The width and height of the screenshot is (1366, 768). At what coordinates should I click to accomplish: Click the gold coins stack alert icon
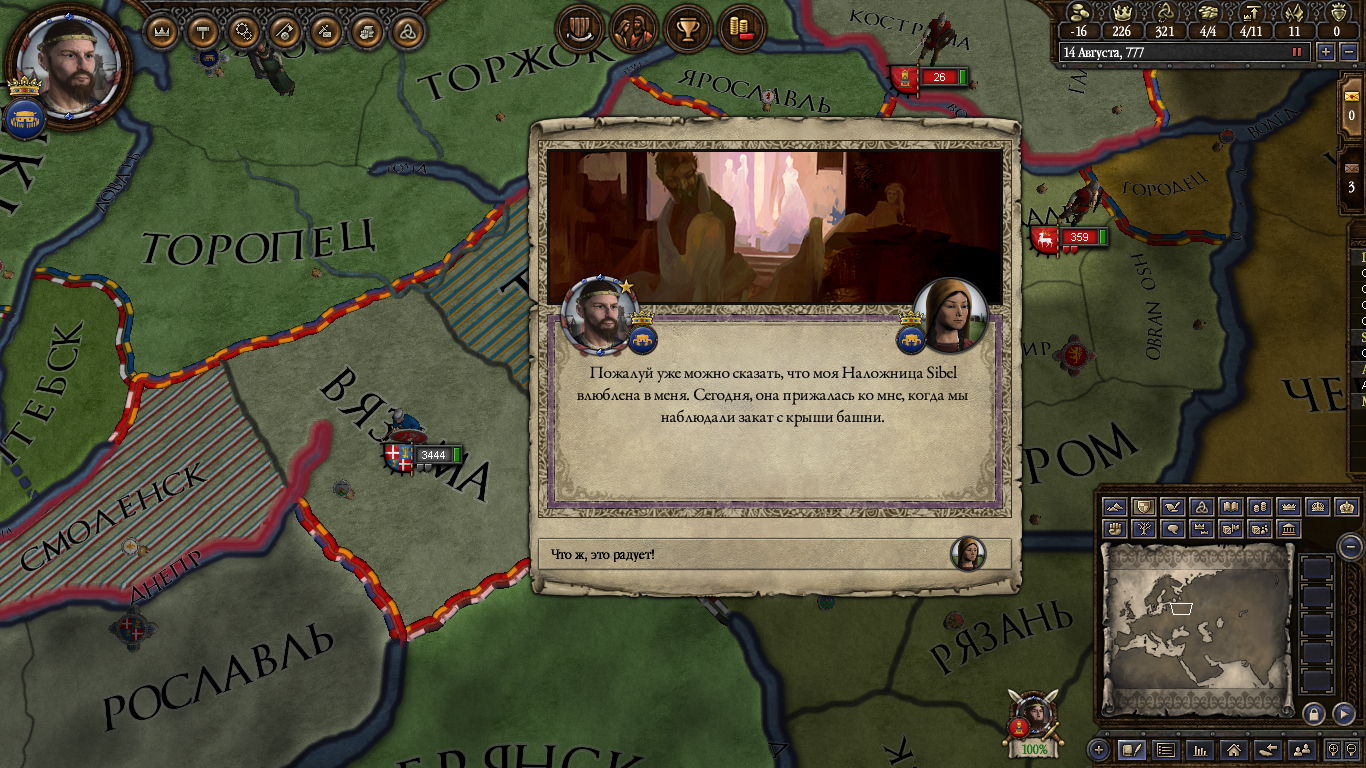coord(741,30)
